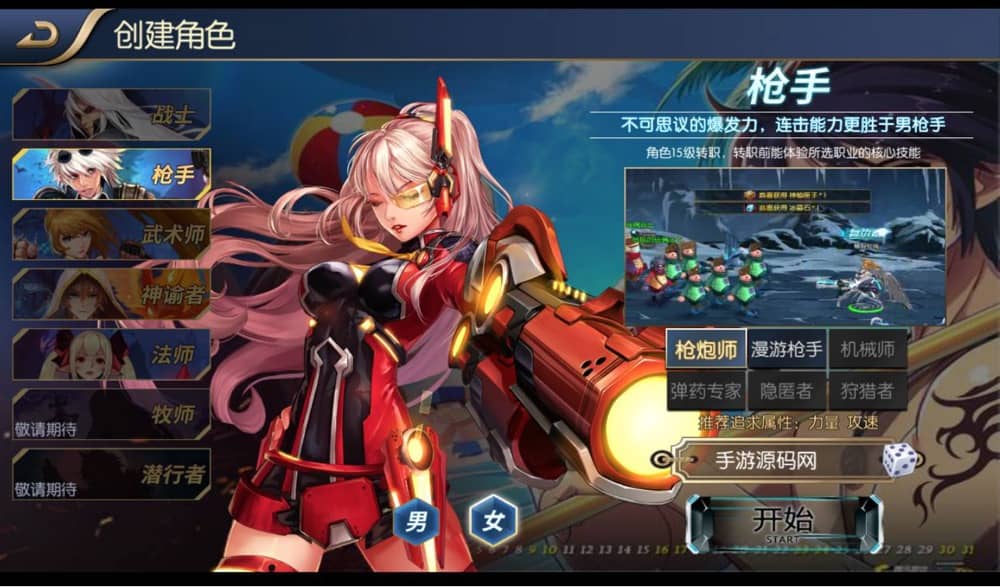1000x587 pixels.
Task: Select the 枪炮师 subclass tab
Action: [x=706, y=349]
